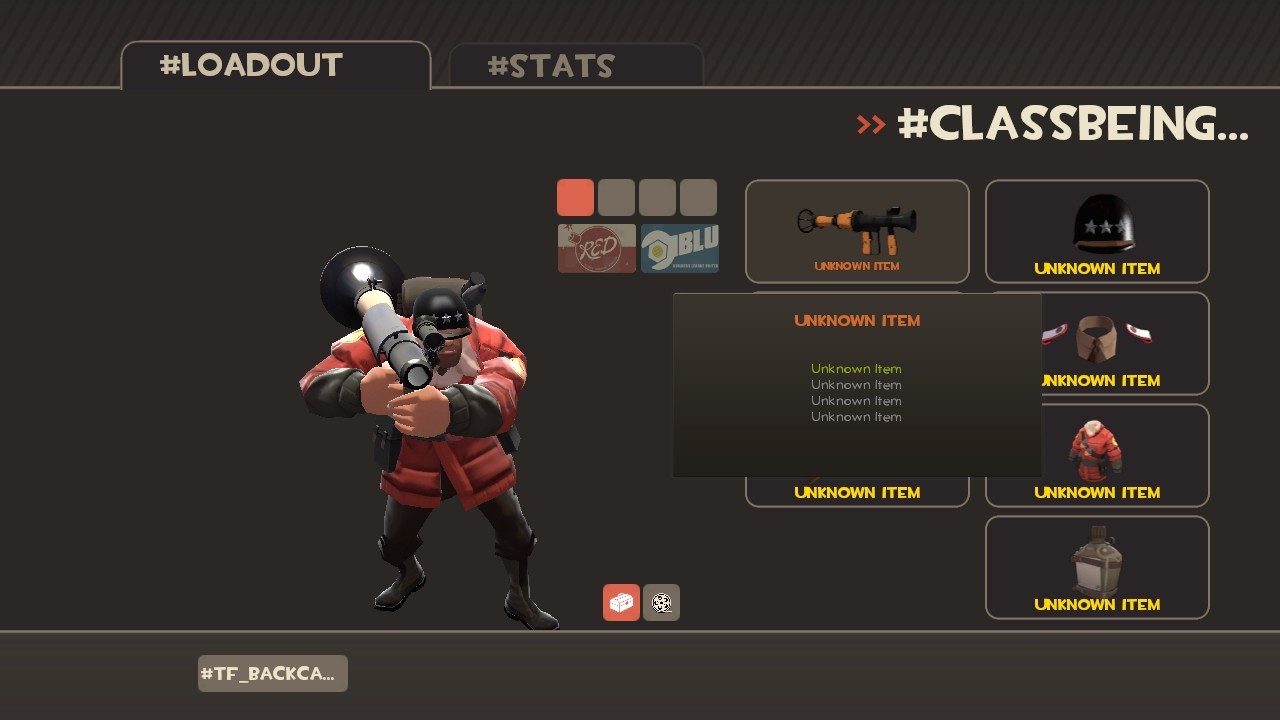Select the RED team preview icon

pos(596,247)
